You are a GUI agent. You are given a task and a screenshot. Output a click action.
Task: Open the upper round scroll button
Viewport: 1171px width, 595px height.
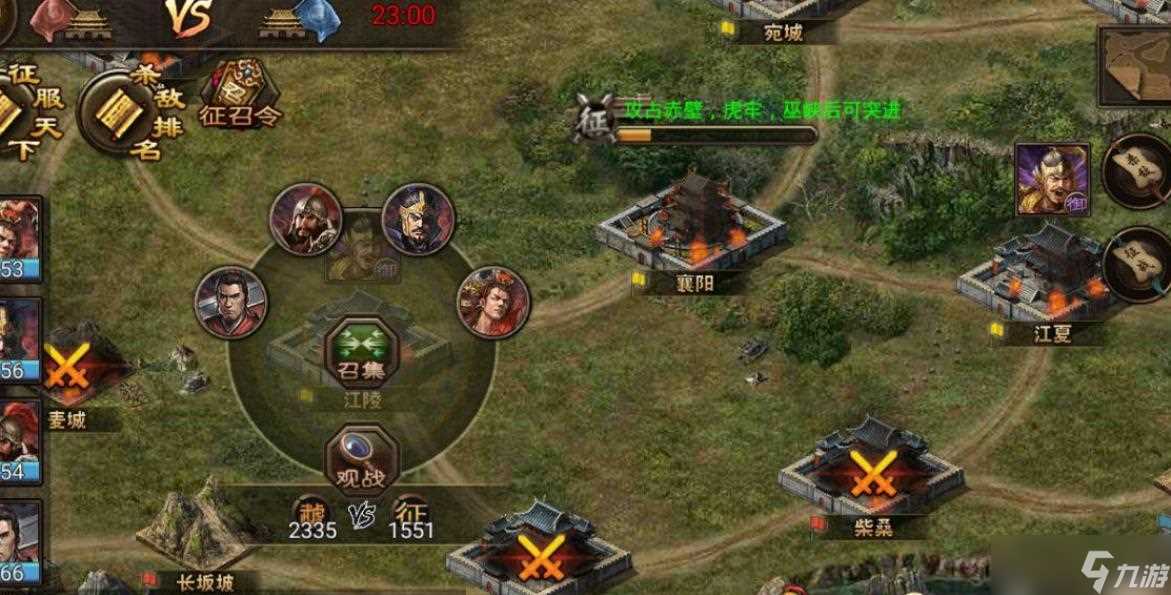[x=1140, y=170]
